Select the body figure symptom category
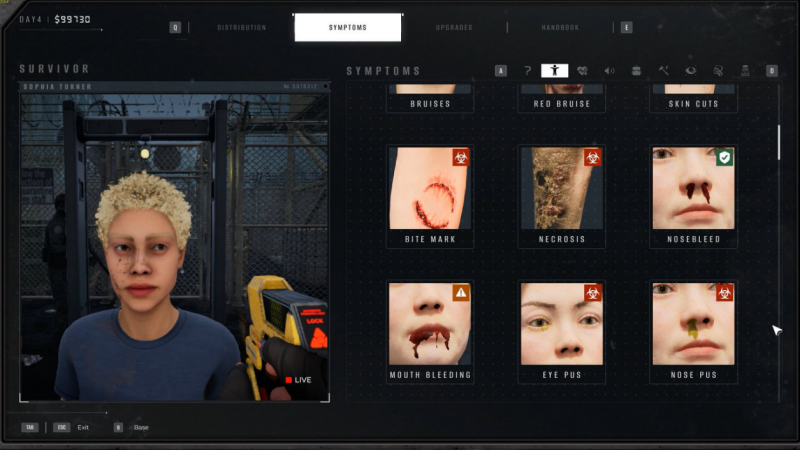The height and width of the screenshot is (450, 800). click(x=554, y=71)
